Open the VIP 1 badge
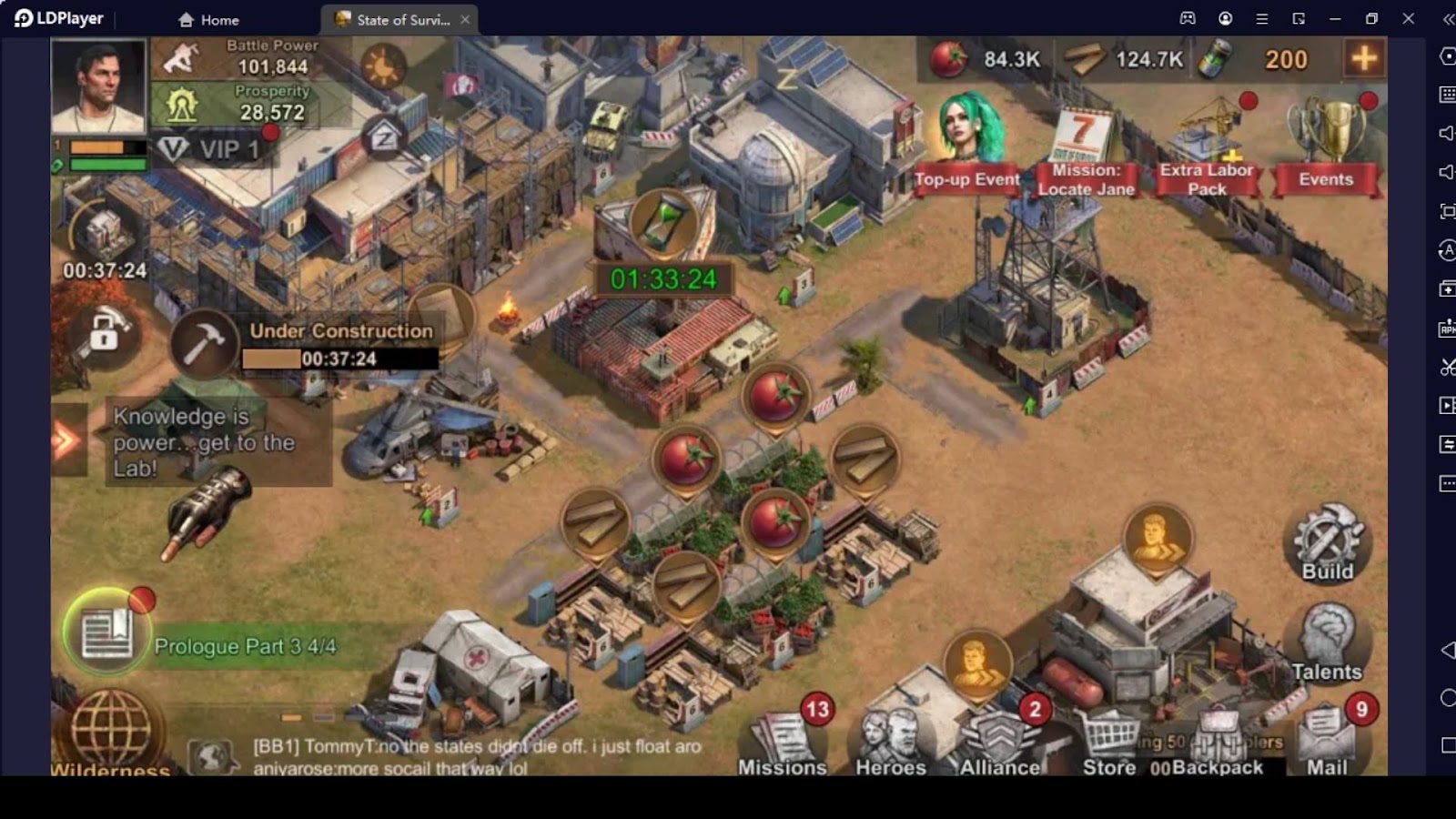Image resolution: width=1456 pixels, height=819 pixels. pyautogui.click(x=211, y=149)
